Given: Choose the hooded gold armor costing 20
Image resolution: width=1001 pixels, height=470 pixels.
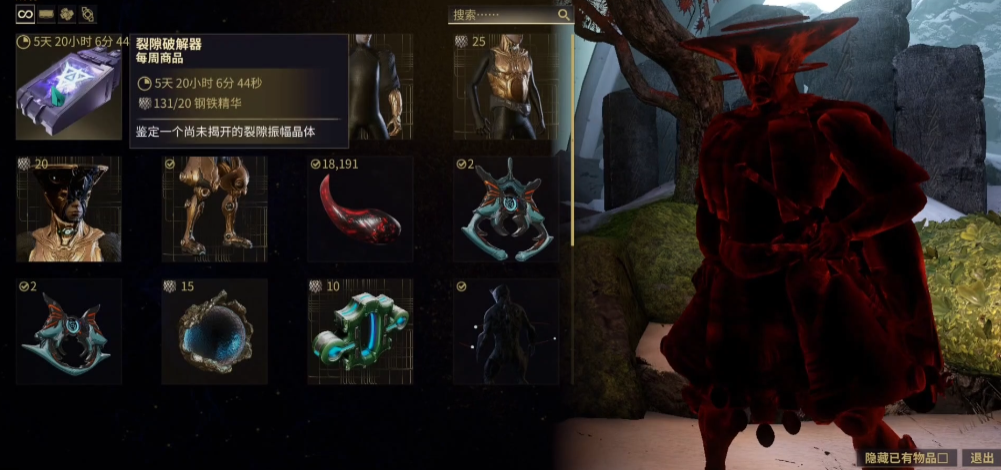Looking at the screenshot, I should 68,210.
